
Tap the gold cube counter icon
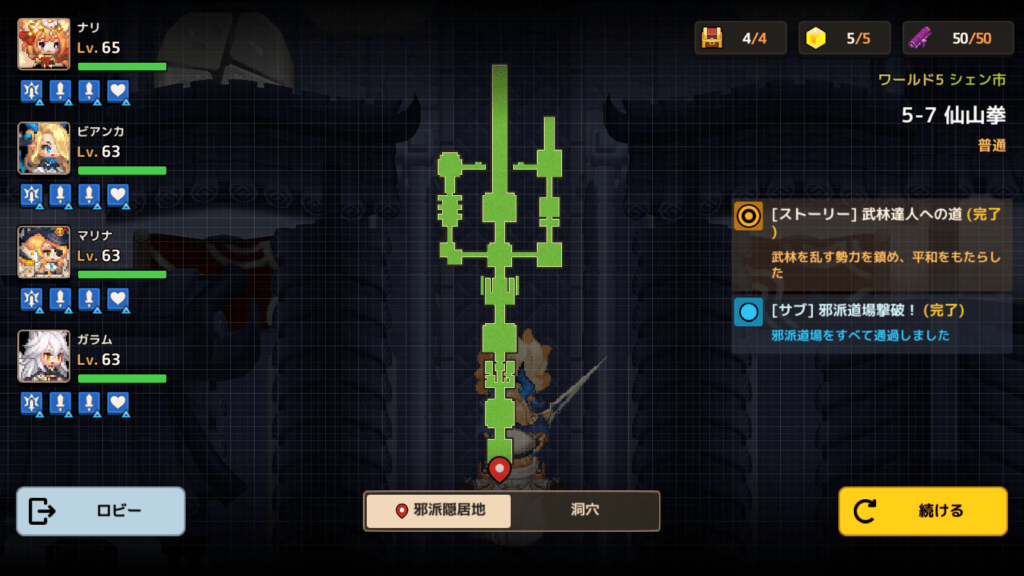817,38
